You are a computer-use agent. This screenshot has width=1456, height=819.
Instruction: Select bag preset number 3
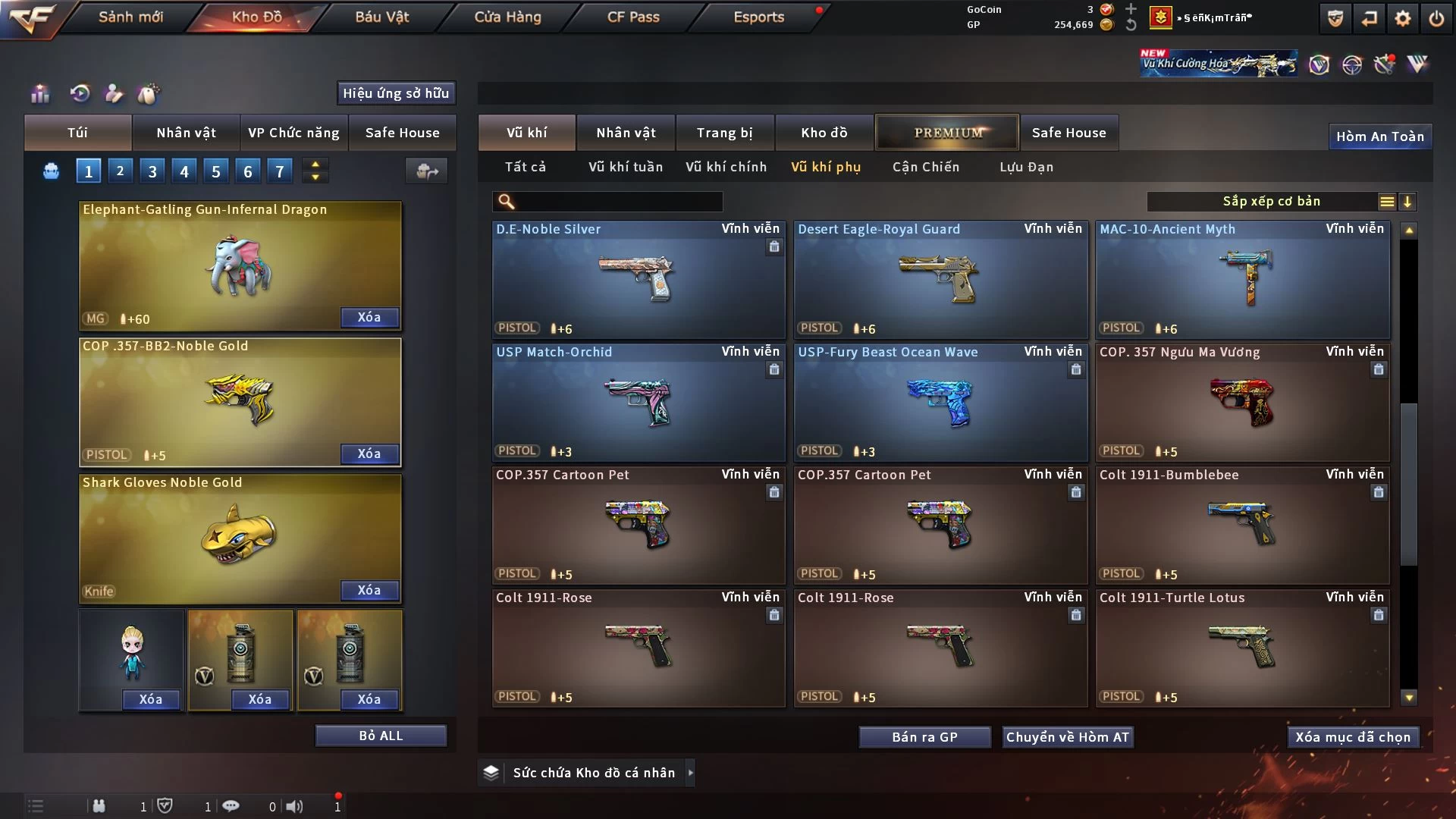click(x=152, y=171)
